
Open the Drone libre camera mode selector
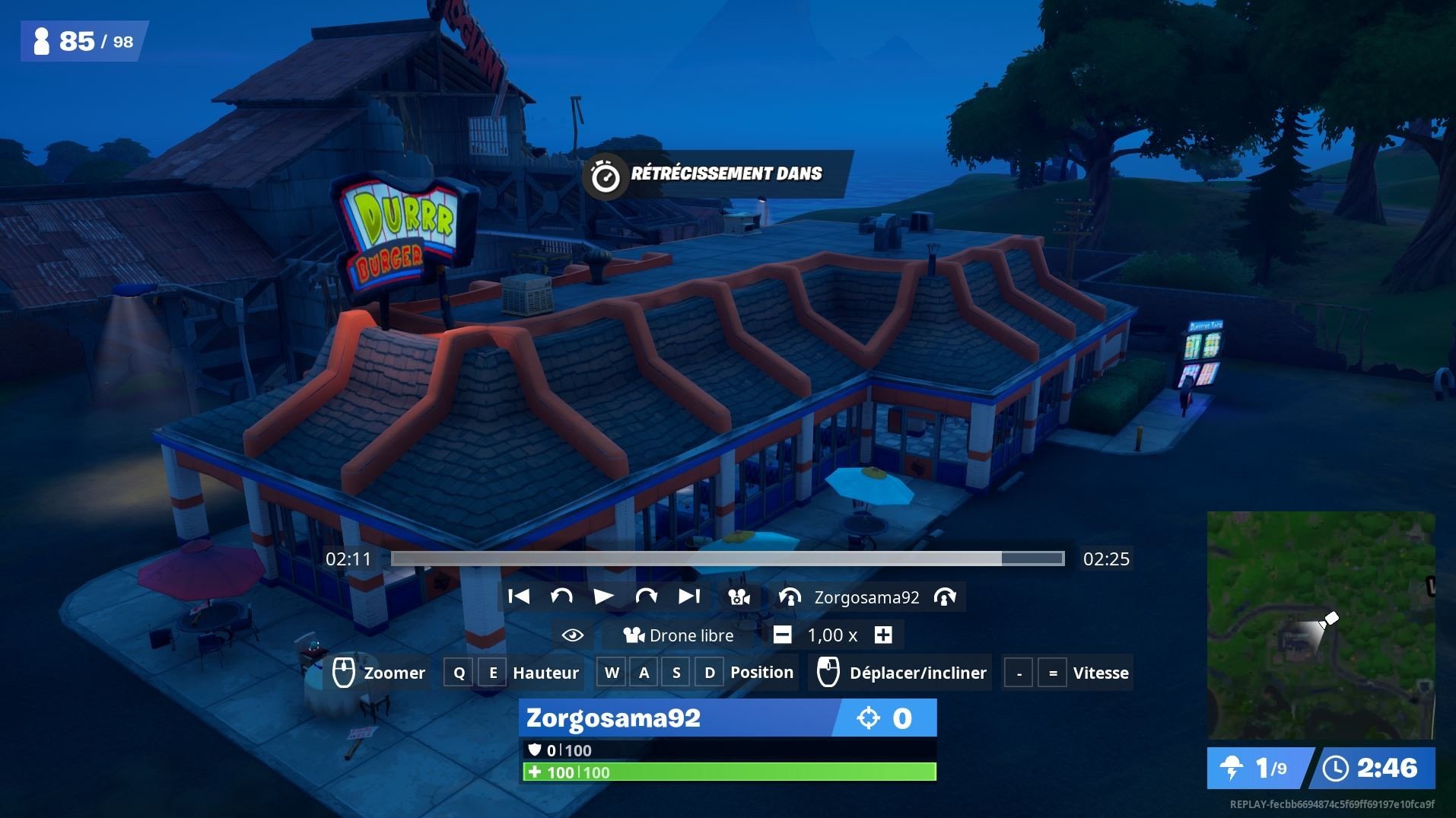point(678,635)
